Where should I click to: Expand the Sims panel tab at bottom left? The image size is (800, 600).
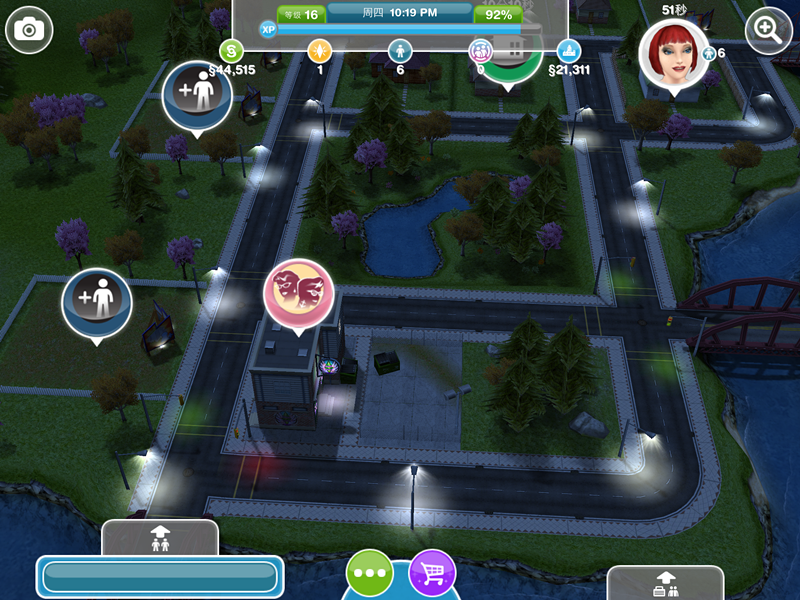click(x=160, y=537)
